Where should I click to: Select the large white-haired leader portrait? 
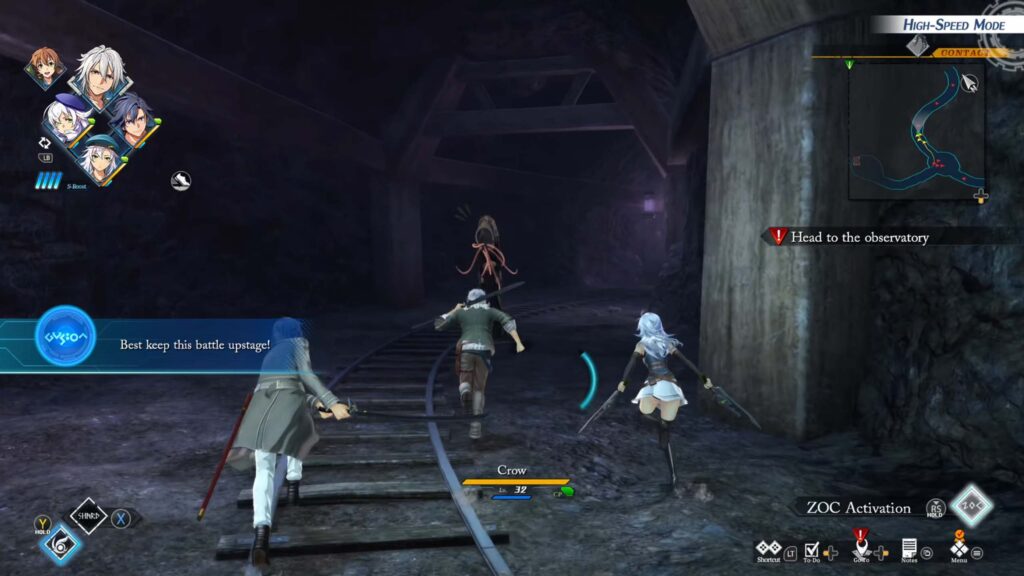point(97,76)
